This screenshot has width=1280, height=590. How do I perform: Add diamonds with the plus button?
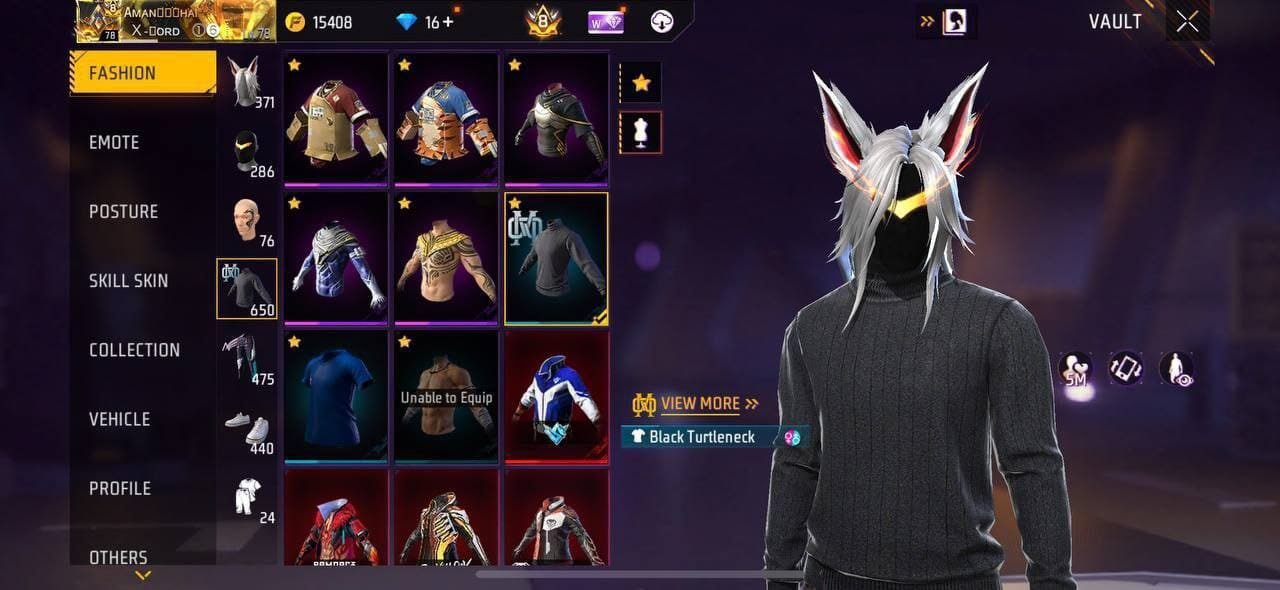tap(447, 22)
